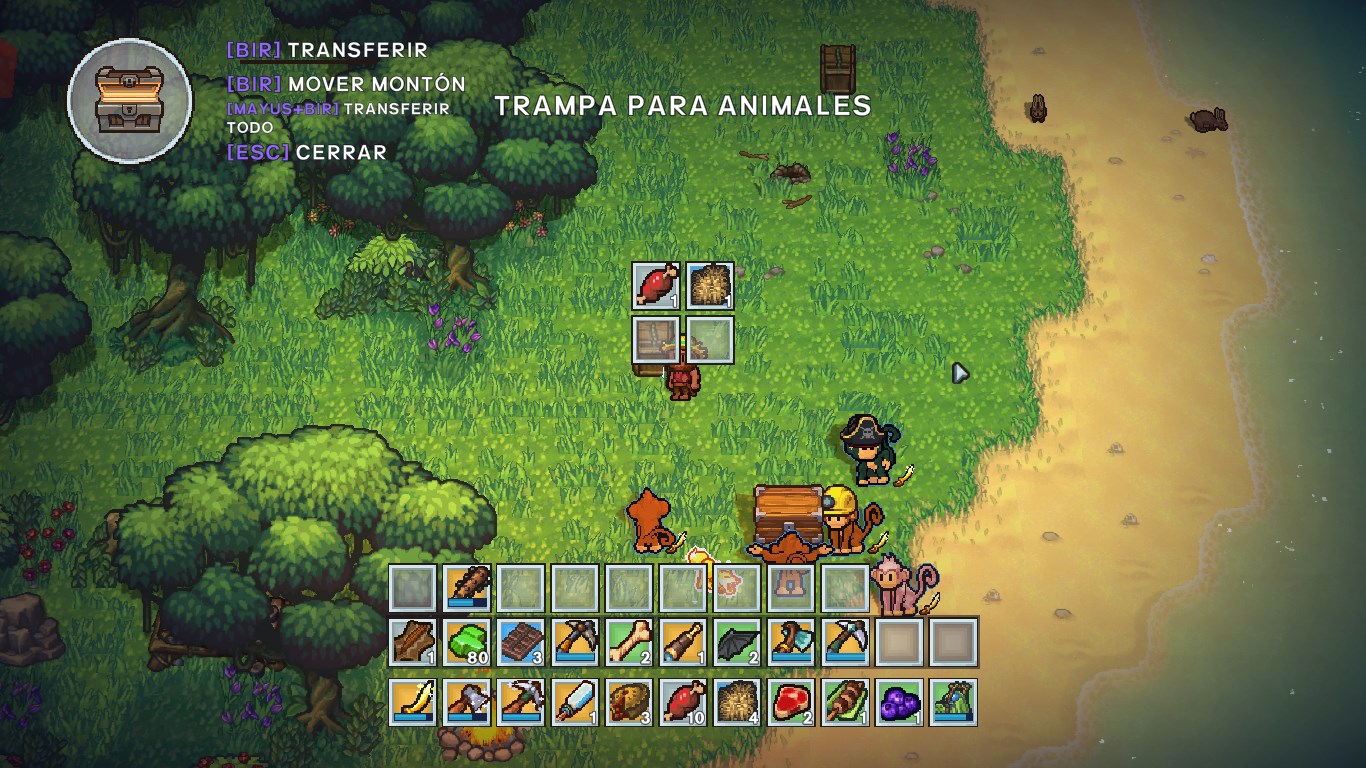
Task: Select the straw bait slot in the trap
Action: click(x=711, y=287)
